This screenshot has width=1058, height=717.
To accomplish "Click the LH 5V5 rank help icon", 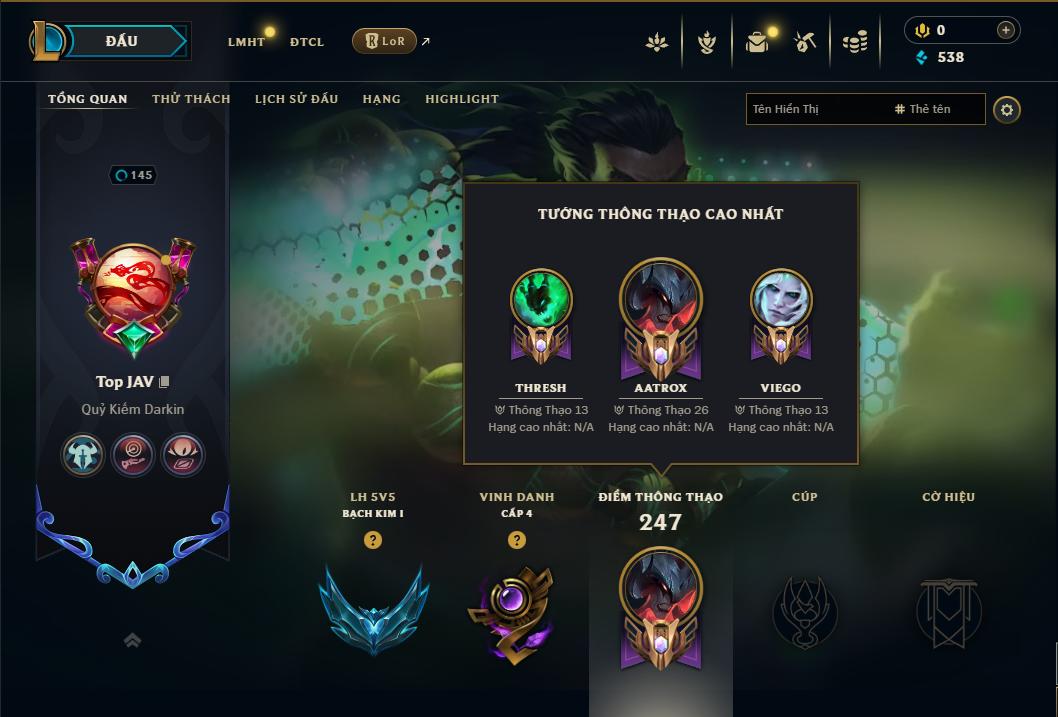I will pos(373,540).
